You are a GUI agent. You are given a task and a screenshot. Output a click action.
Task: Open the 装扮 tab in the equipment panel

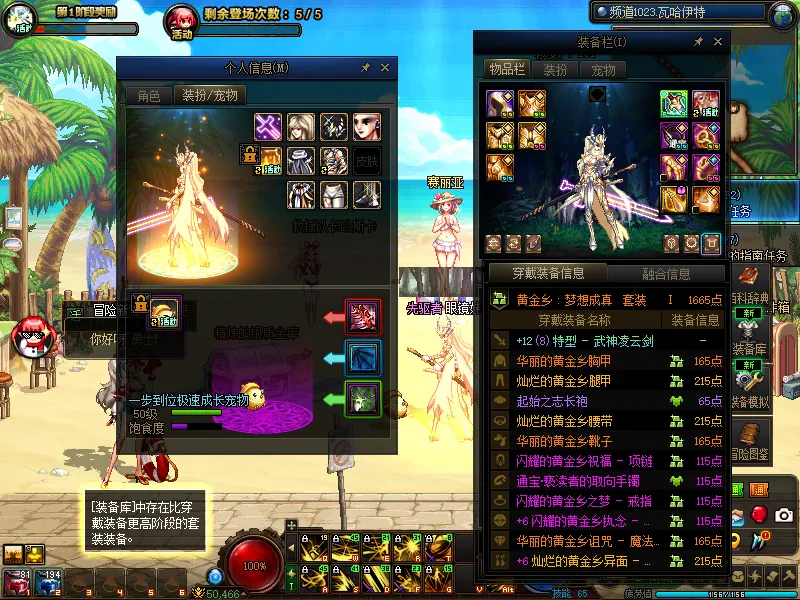click(555, 70)
